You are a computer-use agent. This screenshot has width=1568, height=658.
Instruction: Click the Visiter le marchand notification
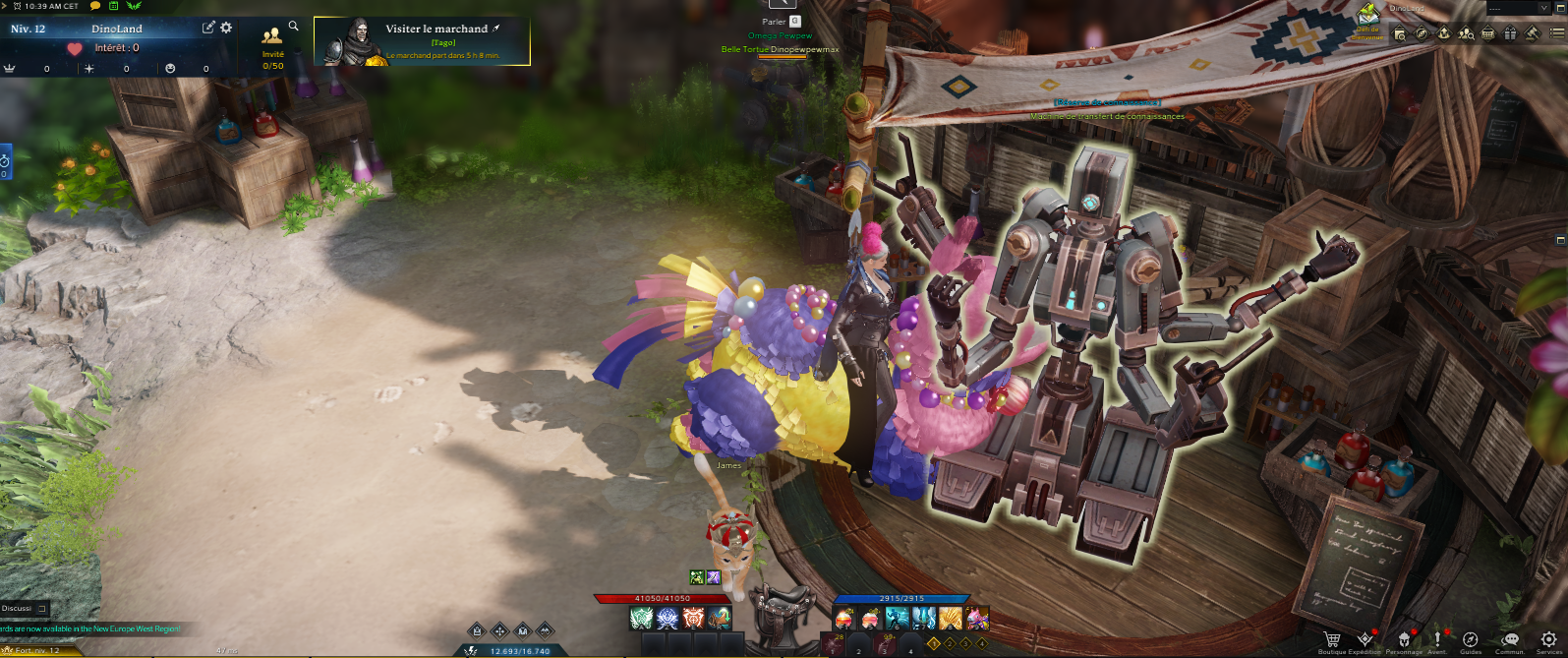[422, 41]
